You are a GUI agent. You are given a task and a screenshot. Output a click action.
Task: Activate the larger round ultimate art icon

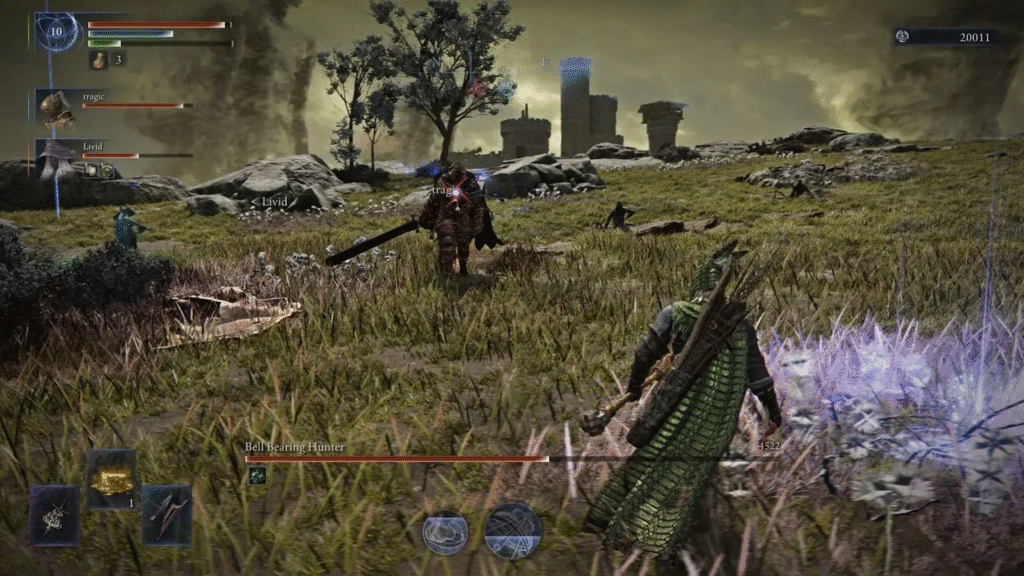[513, 531]
